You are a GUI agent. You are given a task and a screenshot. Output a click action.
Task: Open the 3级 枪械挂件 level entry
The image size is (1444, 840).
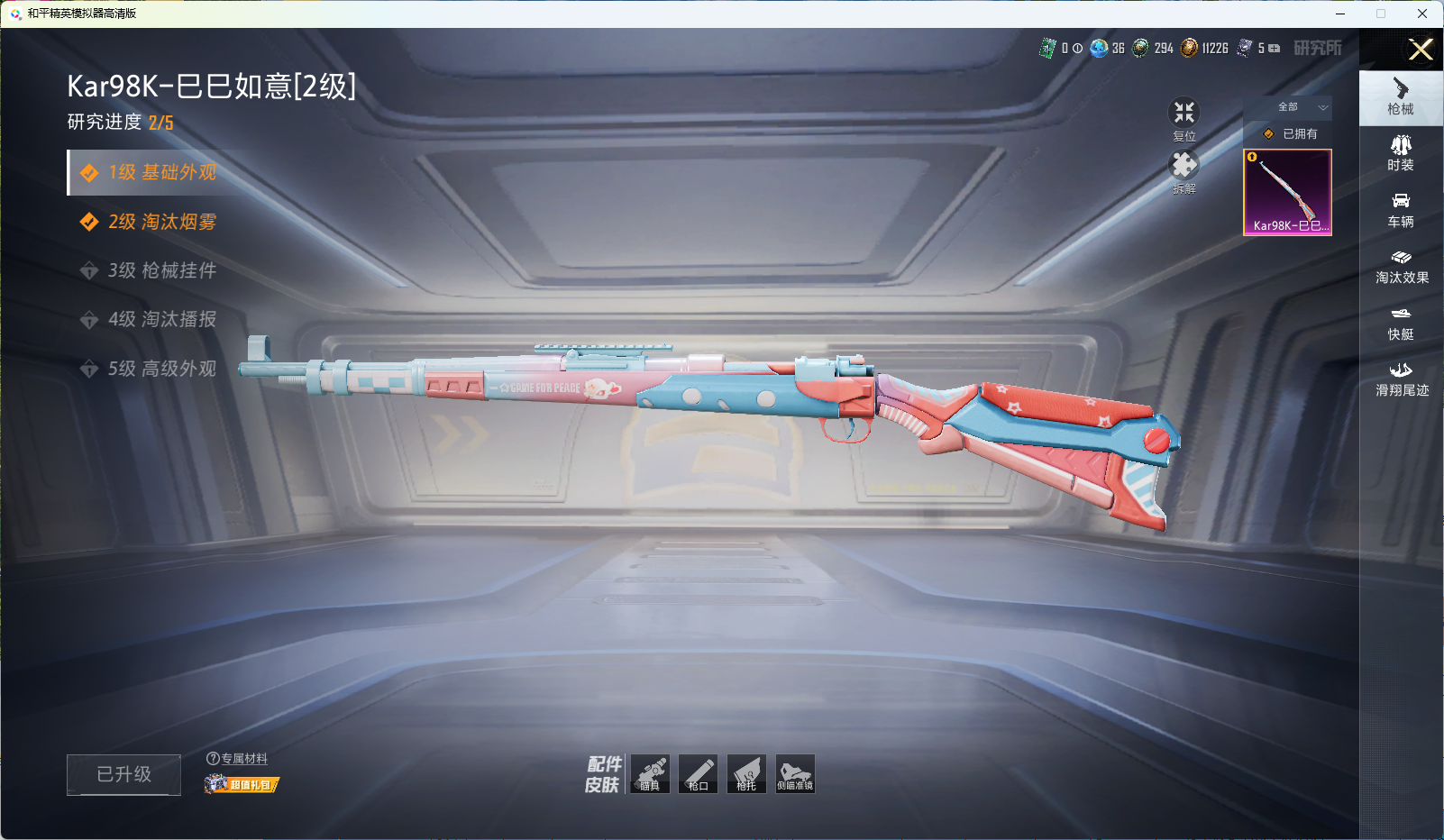point(161,270)
